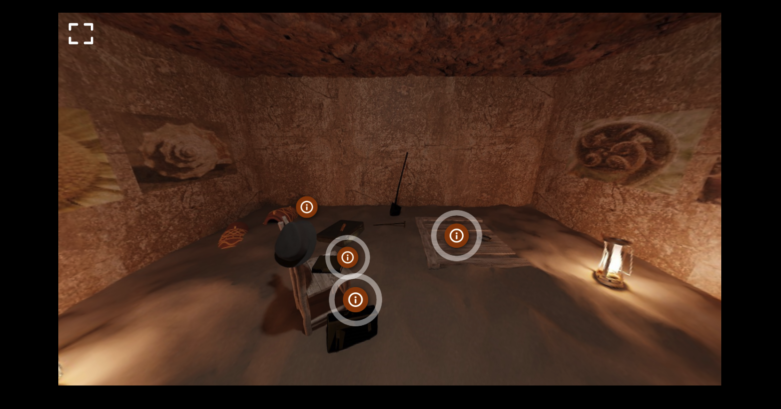Open the info hotspot over the black box

(355, 299)
